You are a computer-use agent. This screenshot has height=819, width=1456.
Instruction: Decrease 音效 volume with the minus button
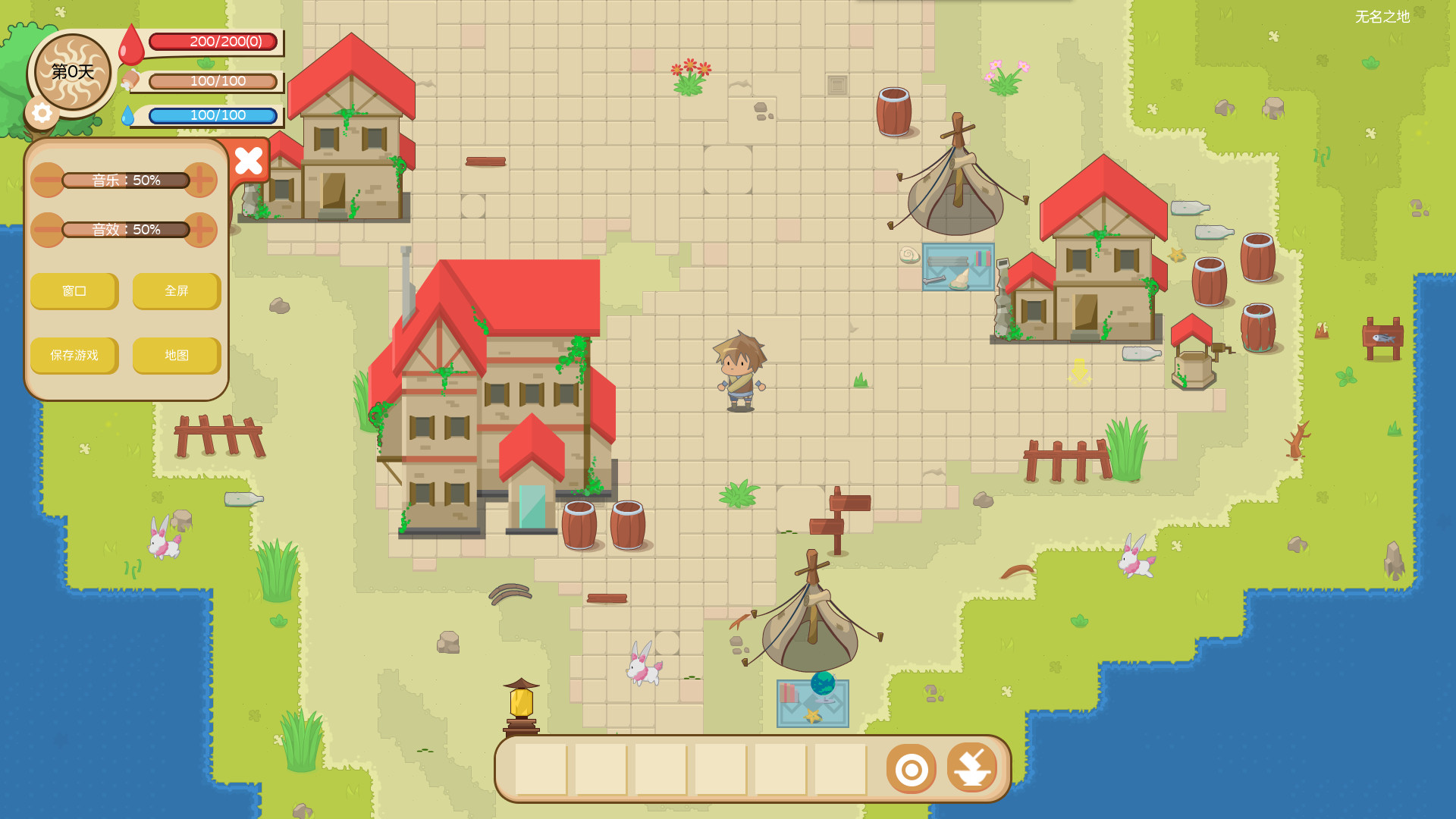pos(47,230)
